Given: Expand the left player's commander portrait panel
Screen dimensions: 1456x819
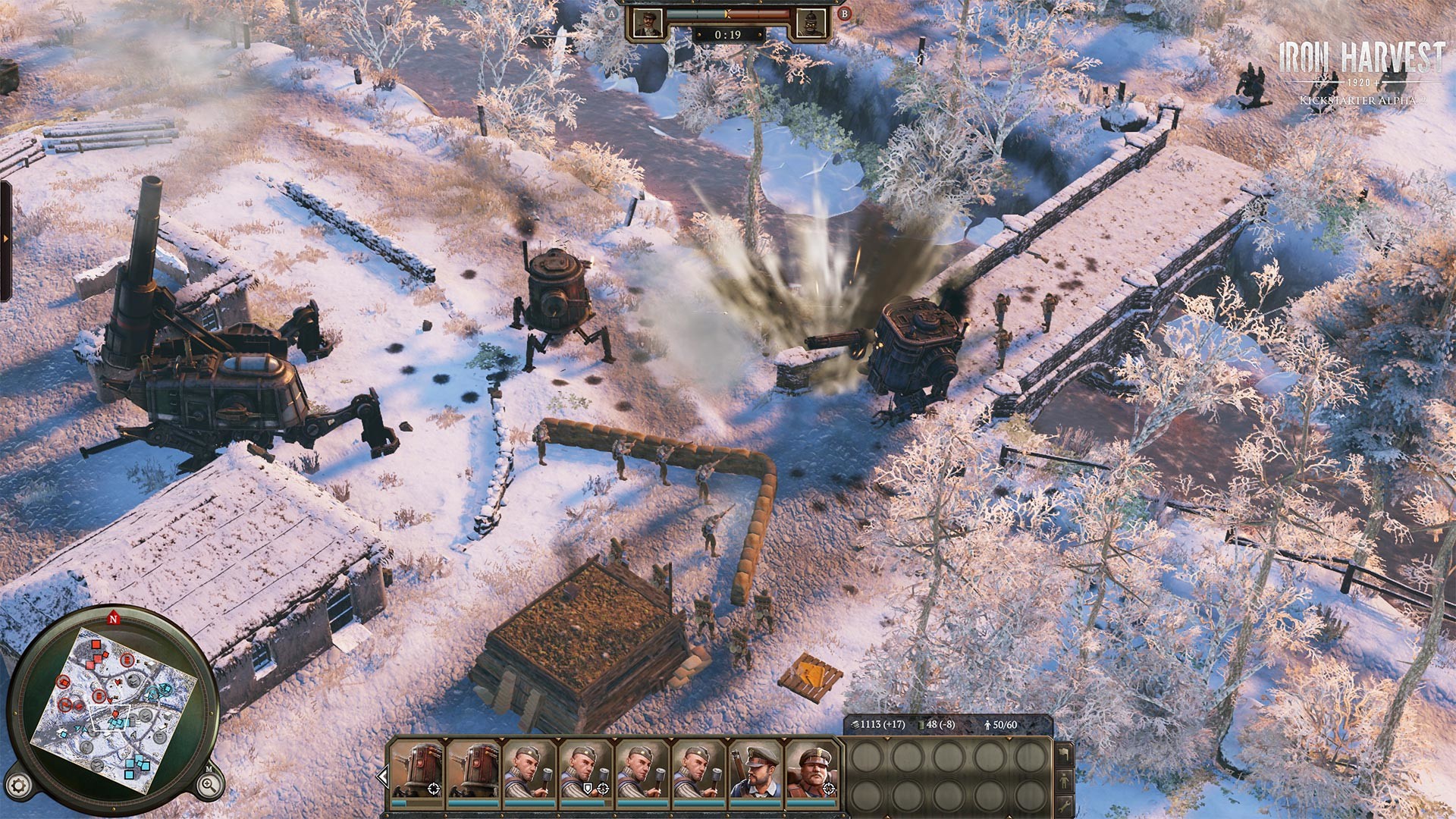Looking at the screenshot, I should coord(648,23).
